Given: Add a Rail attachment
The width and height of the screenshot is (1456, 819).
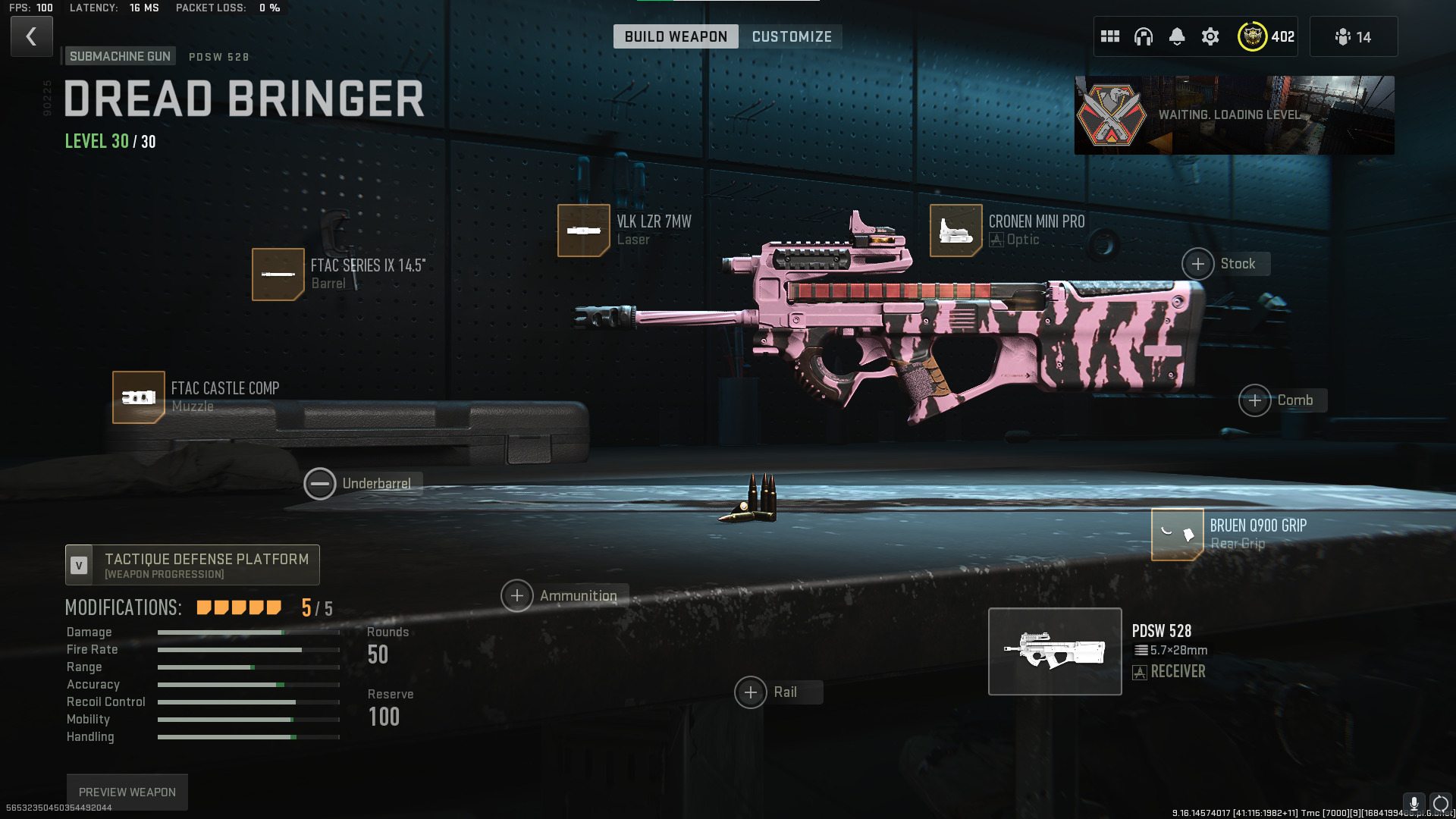Looking at the screenshot, I should click(x=751, y=692).
